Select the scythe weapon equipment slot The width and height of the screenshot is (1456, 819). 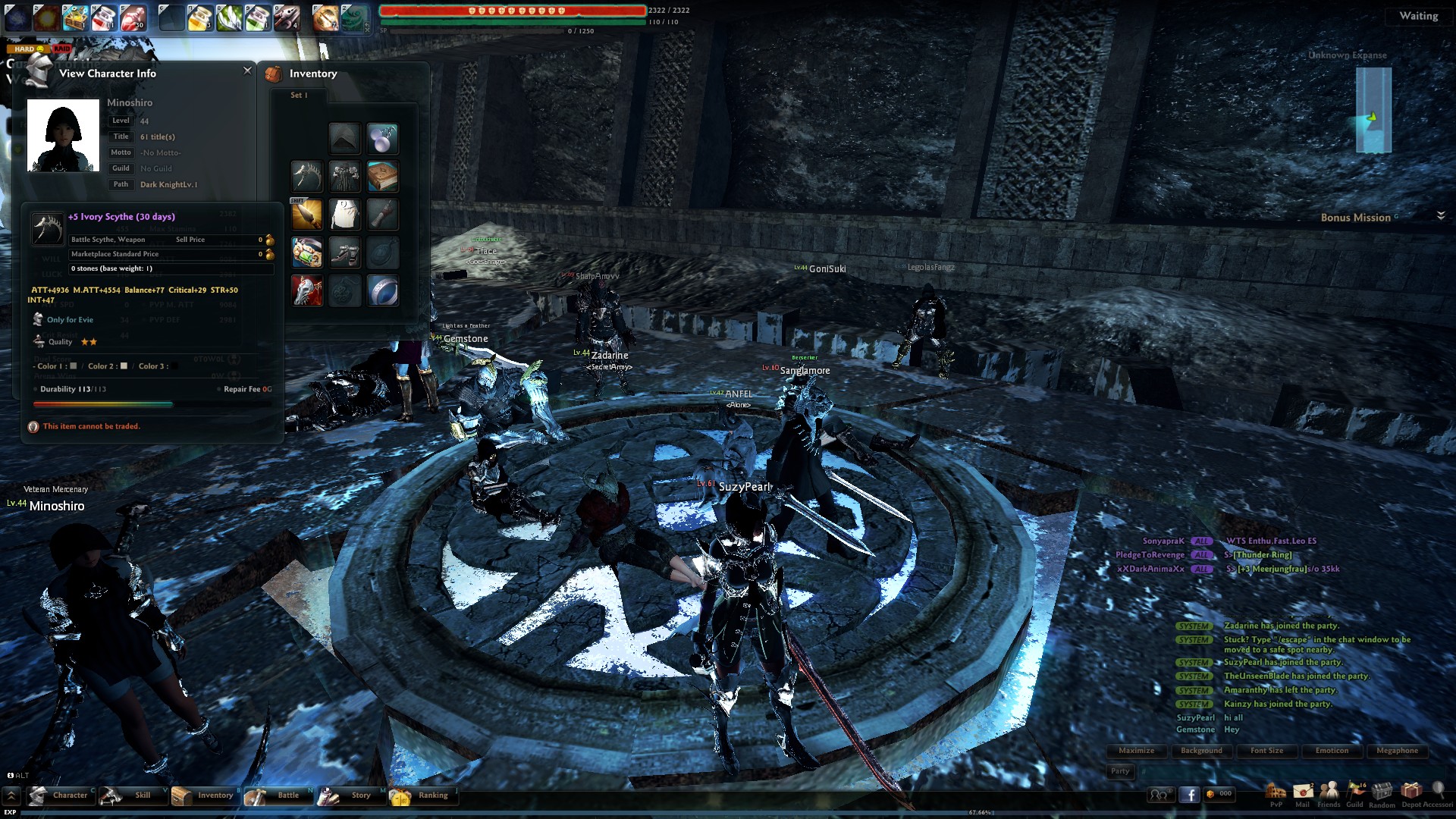[x=306, y=177]
